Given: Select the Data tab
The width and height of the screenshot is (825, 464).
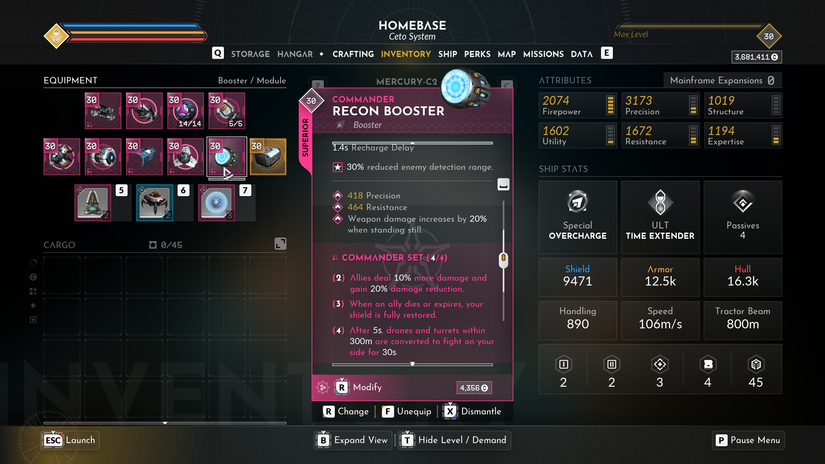Looking at the screenshot, I should point(581,54).
